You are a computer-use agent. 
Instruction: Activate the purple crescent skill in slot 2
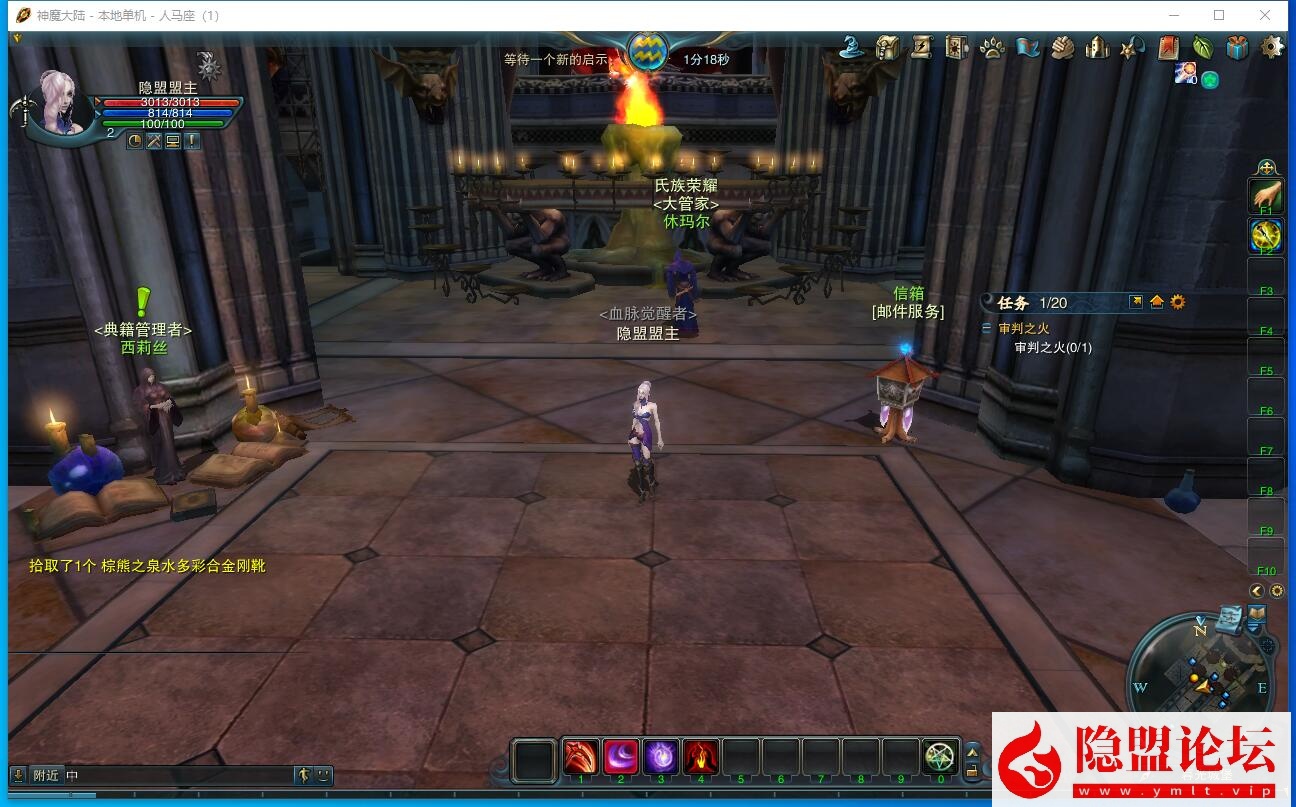tap(621, 757)
